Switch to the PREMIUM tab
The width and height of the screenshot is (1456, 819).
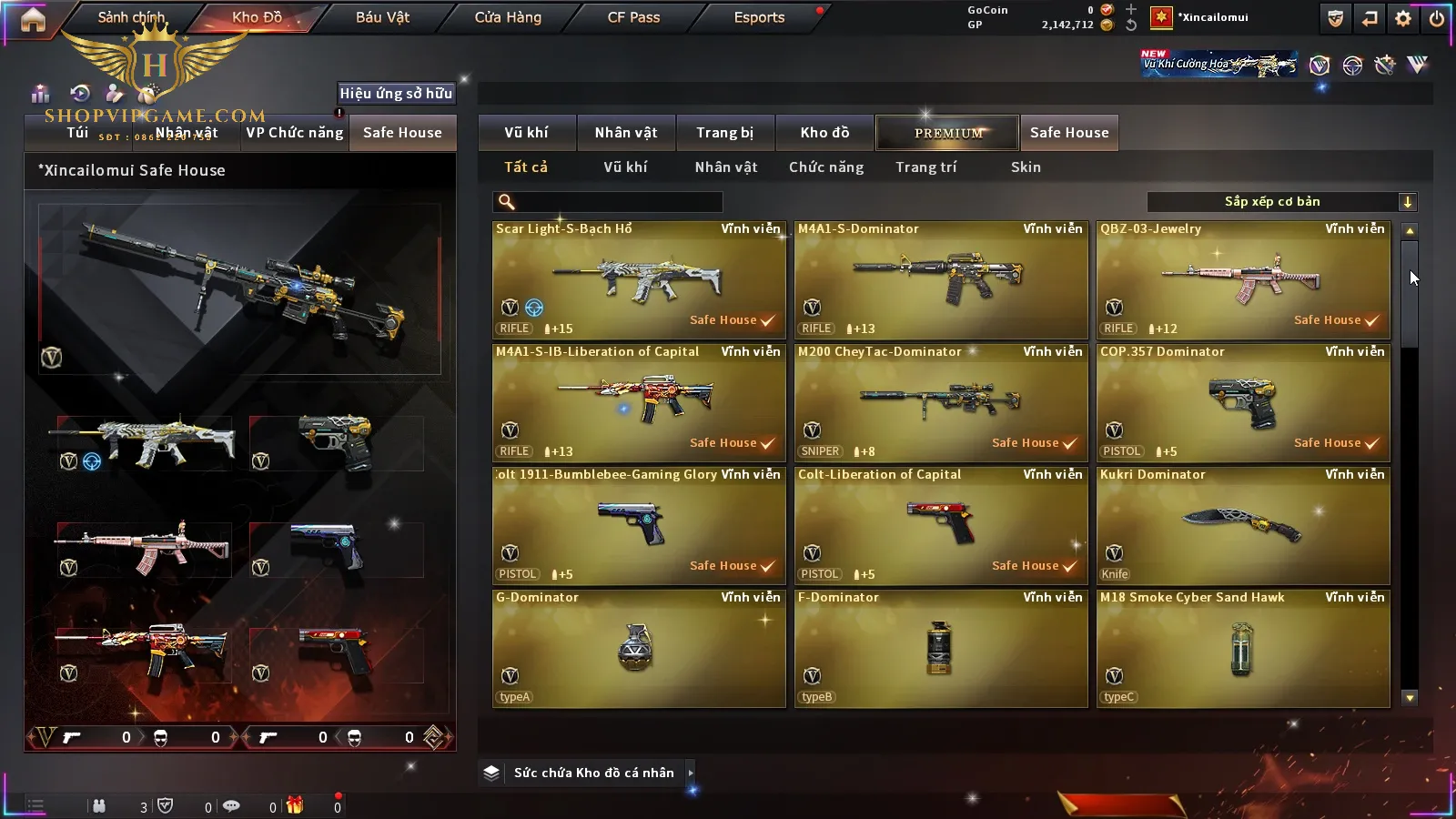coord(947,133)
